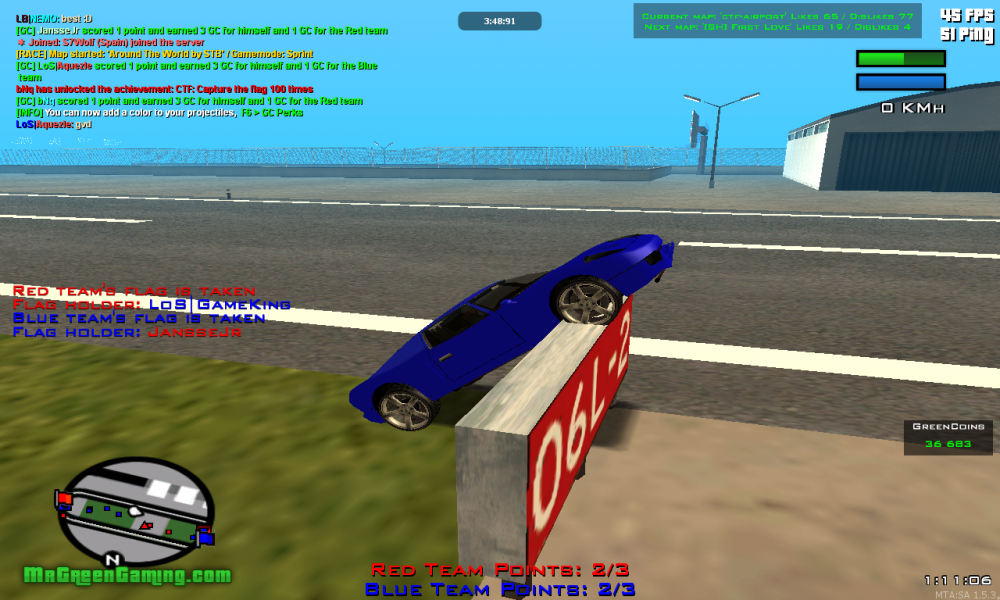Click the MrGreenGaming.com logo
This screenshot has width=1000, height=600.
click(x=127, y=576)
